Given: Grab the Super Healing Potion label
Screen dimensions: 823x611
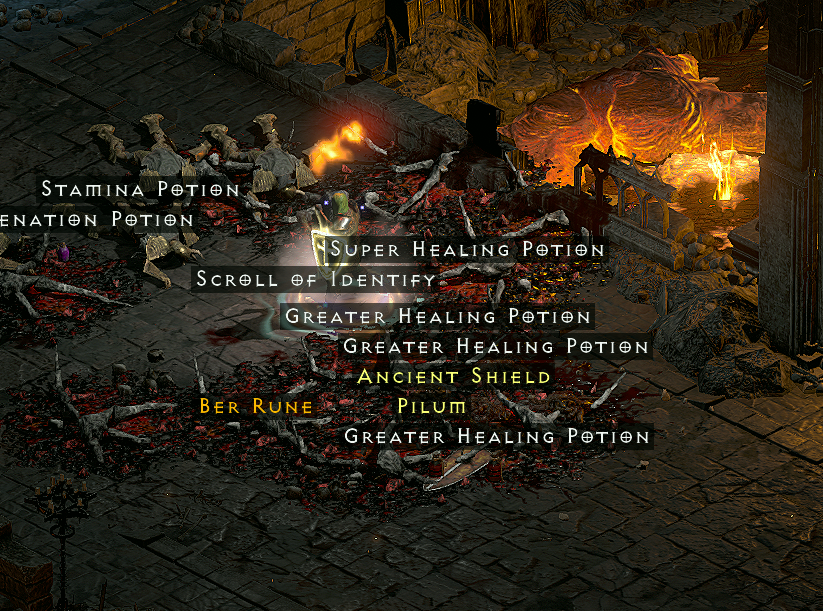Looking at the screenshot, I should 467,249.
